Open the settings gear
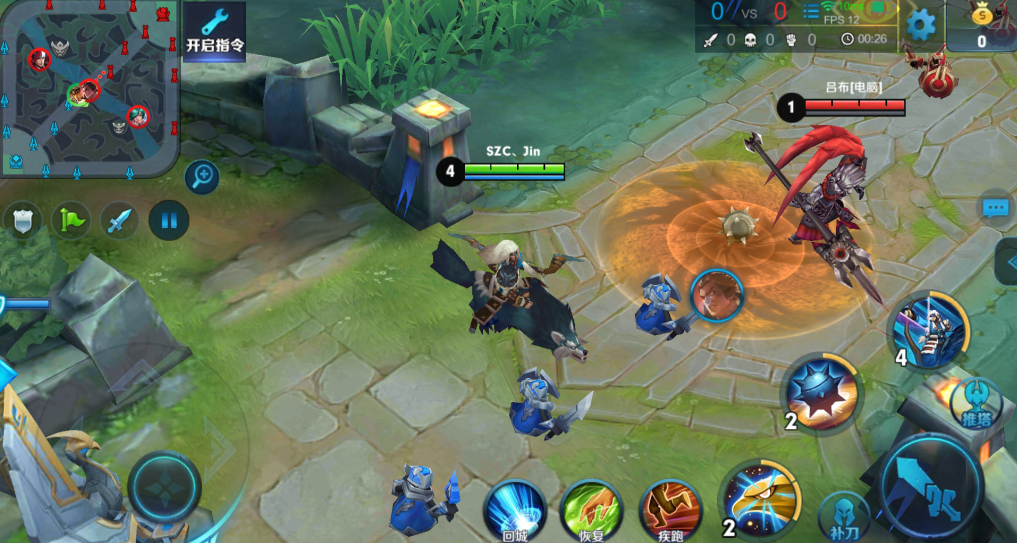 tap(920, 25)
